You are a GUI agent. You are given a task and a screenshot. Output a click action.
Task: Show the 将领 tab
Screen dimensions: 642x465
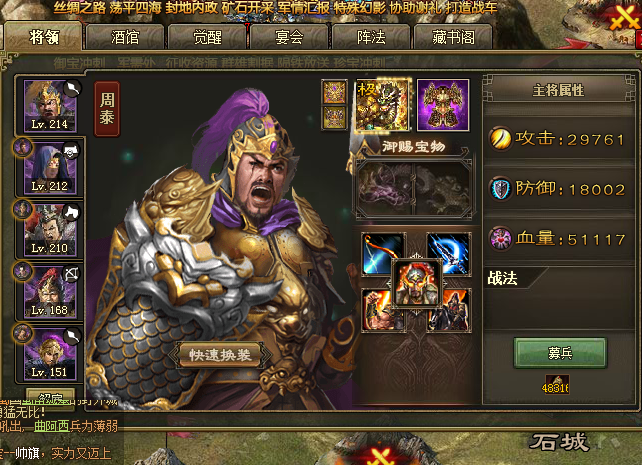(x=44, y=37)
